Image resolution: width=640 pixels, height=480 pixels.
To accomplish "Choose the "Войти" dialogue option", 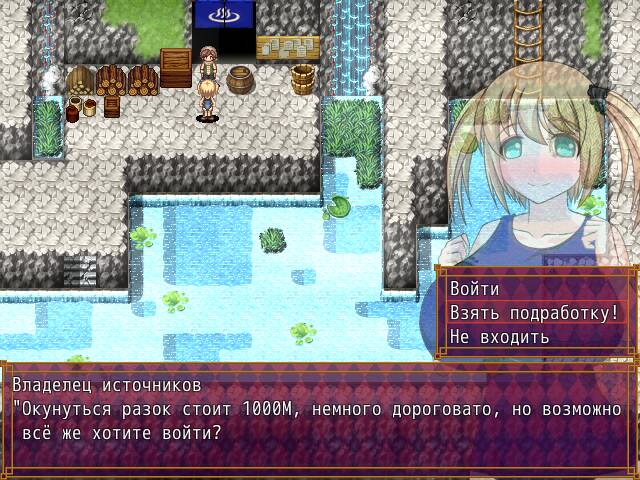I will tap(475, 288).
